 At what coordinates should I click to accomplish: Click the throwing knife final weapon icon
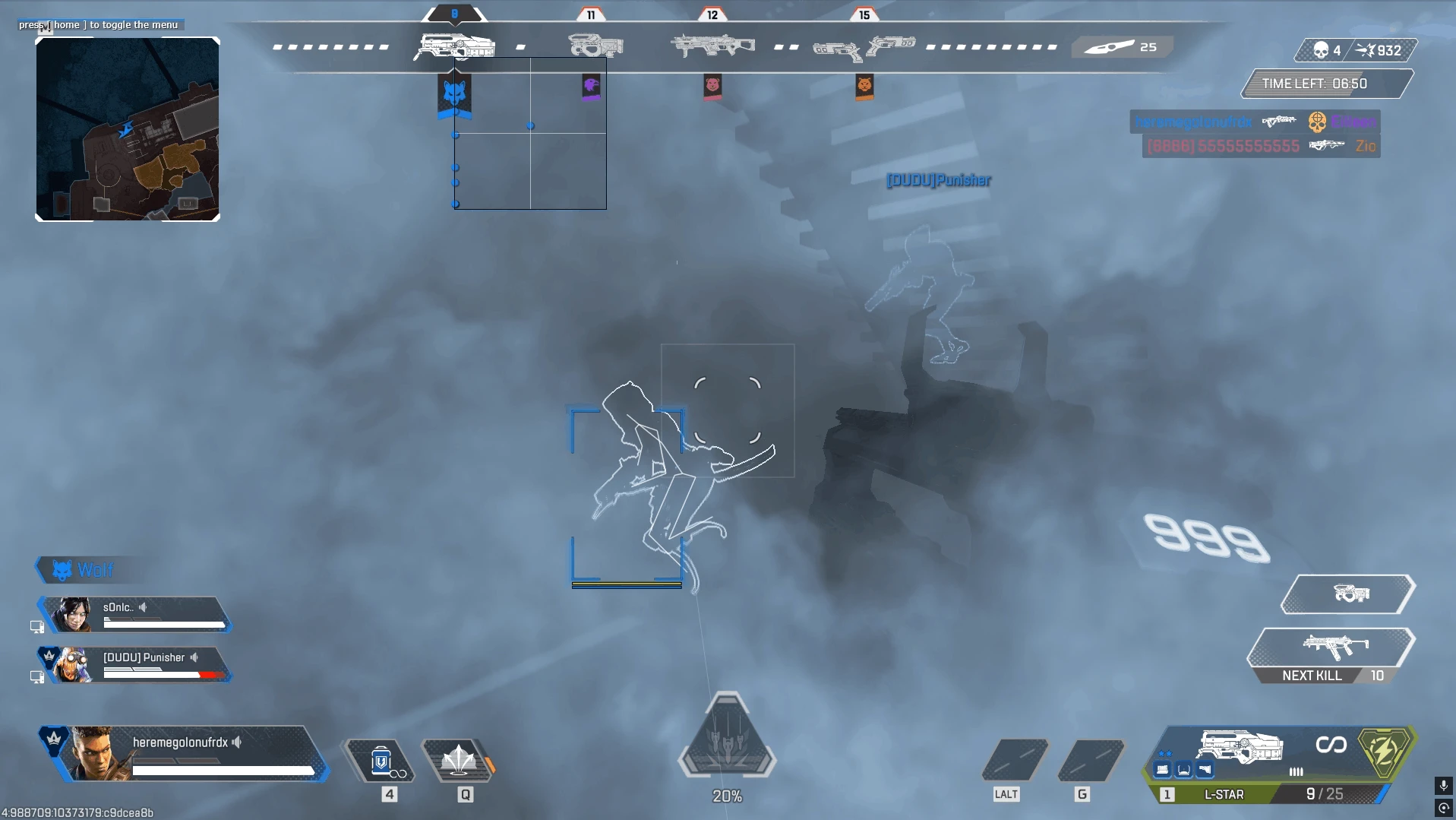1109,47
